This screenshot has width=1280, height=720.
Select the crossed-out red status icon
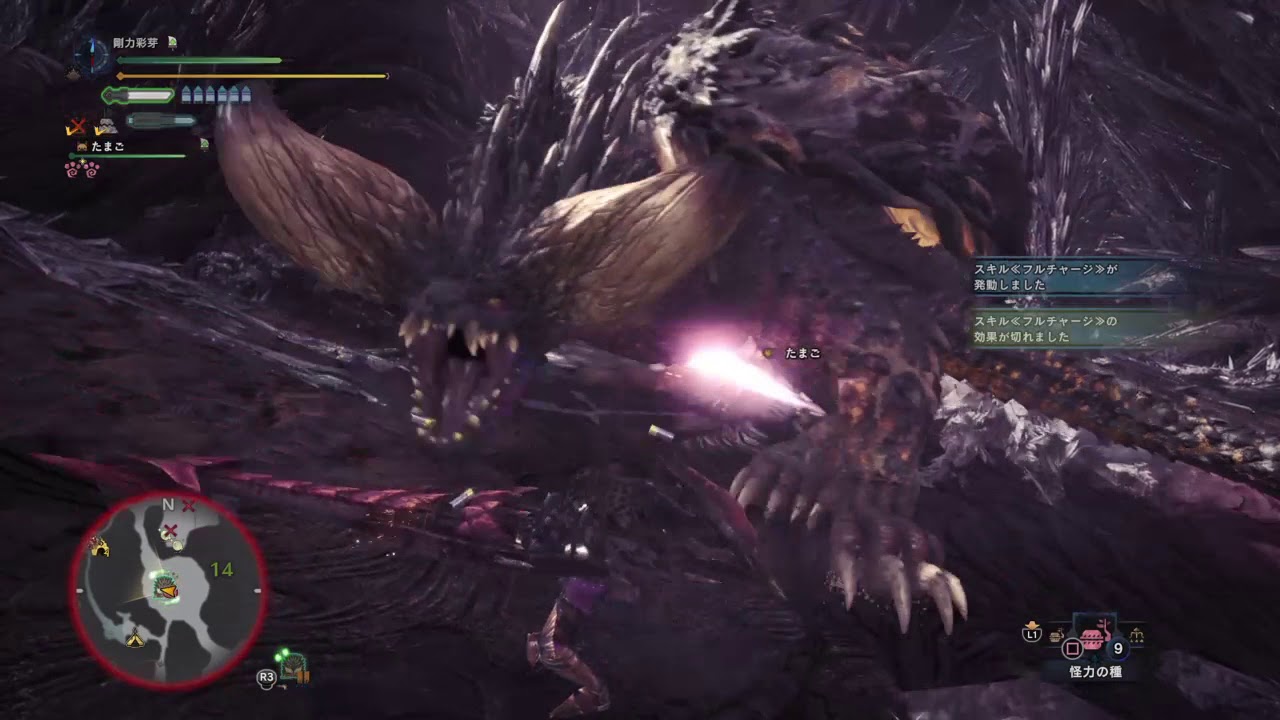[x=76, y=126]
